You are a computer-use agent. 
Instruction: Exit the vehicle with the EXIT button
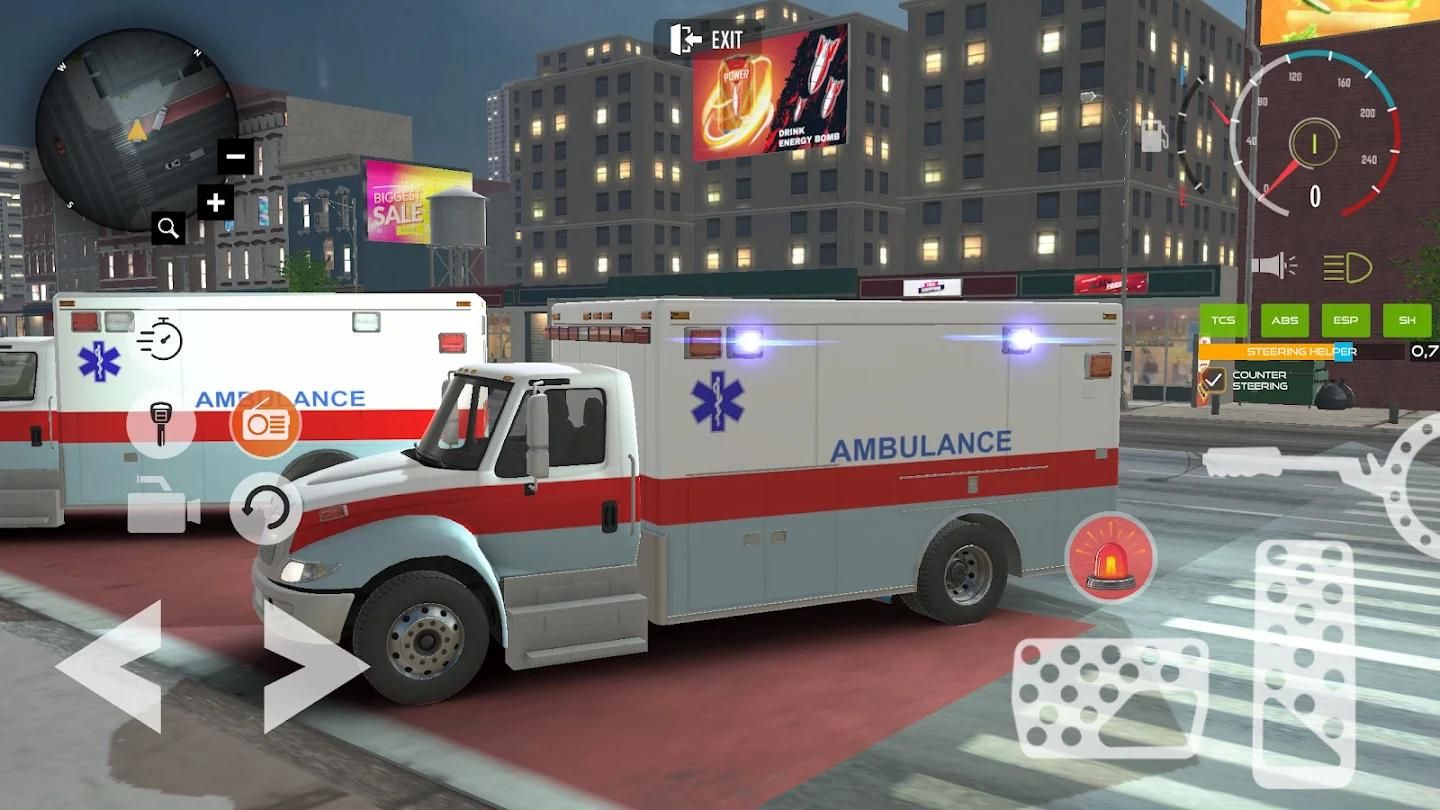coord(708,40)
